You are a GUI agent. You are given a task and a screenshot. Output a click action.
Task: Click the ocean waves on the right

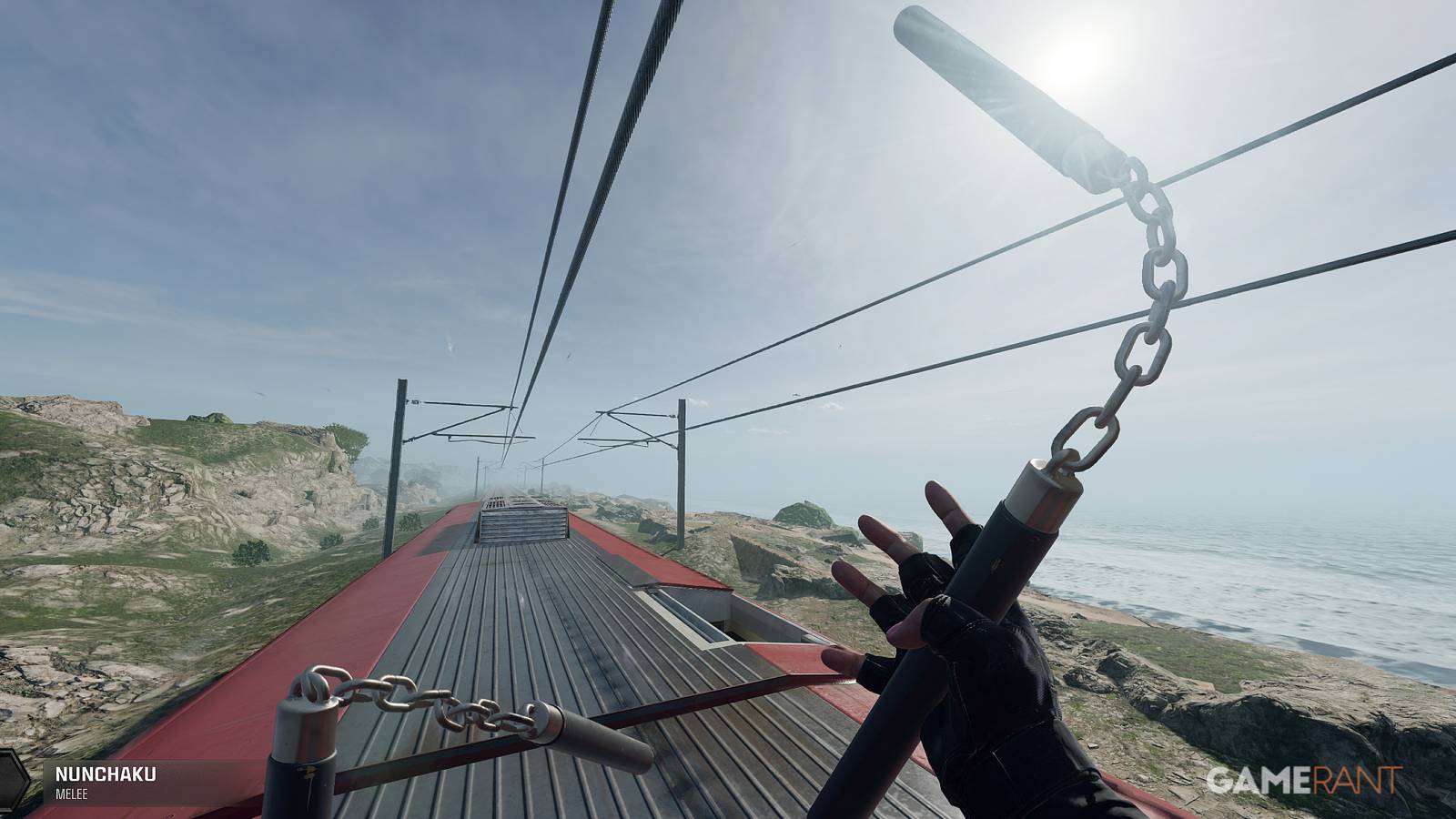(x=1274, y=582)
